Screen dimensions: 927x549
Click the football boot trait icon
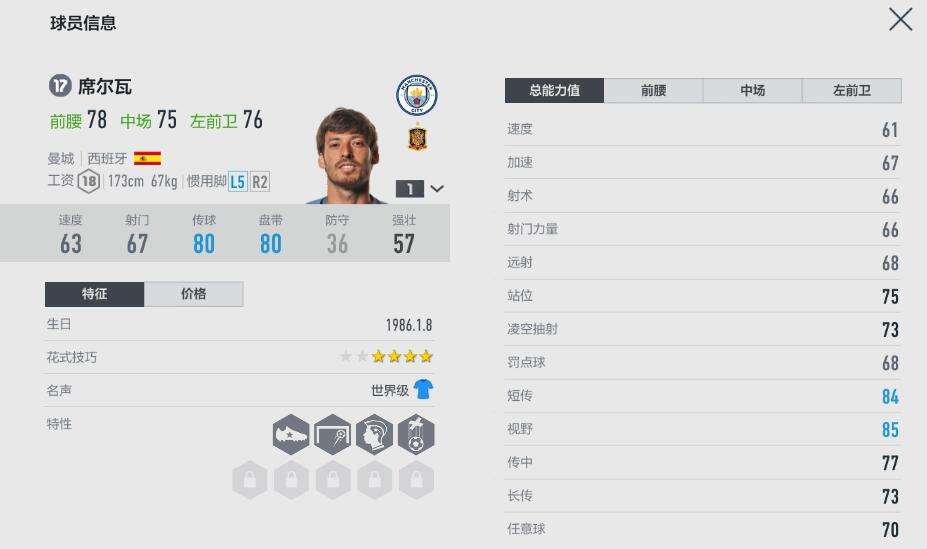pos(291,435)
